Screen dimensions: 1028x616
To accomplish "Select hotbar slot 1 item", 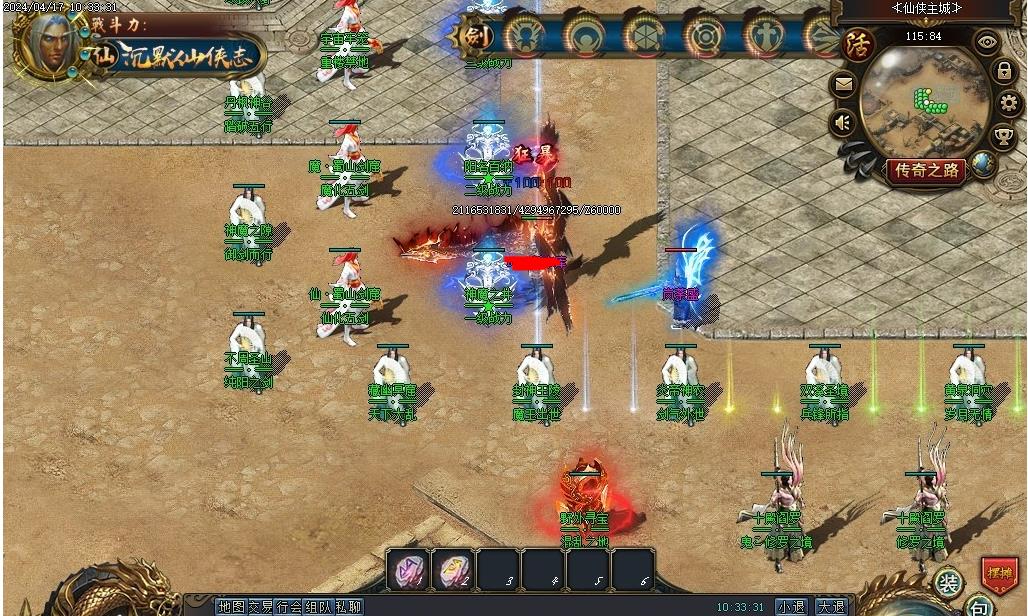I will [407, 570].
